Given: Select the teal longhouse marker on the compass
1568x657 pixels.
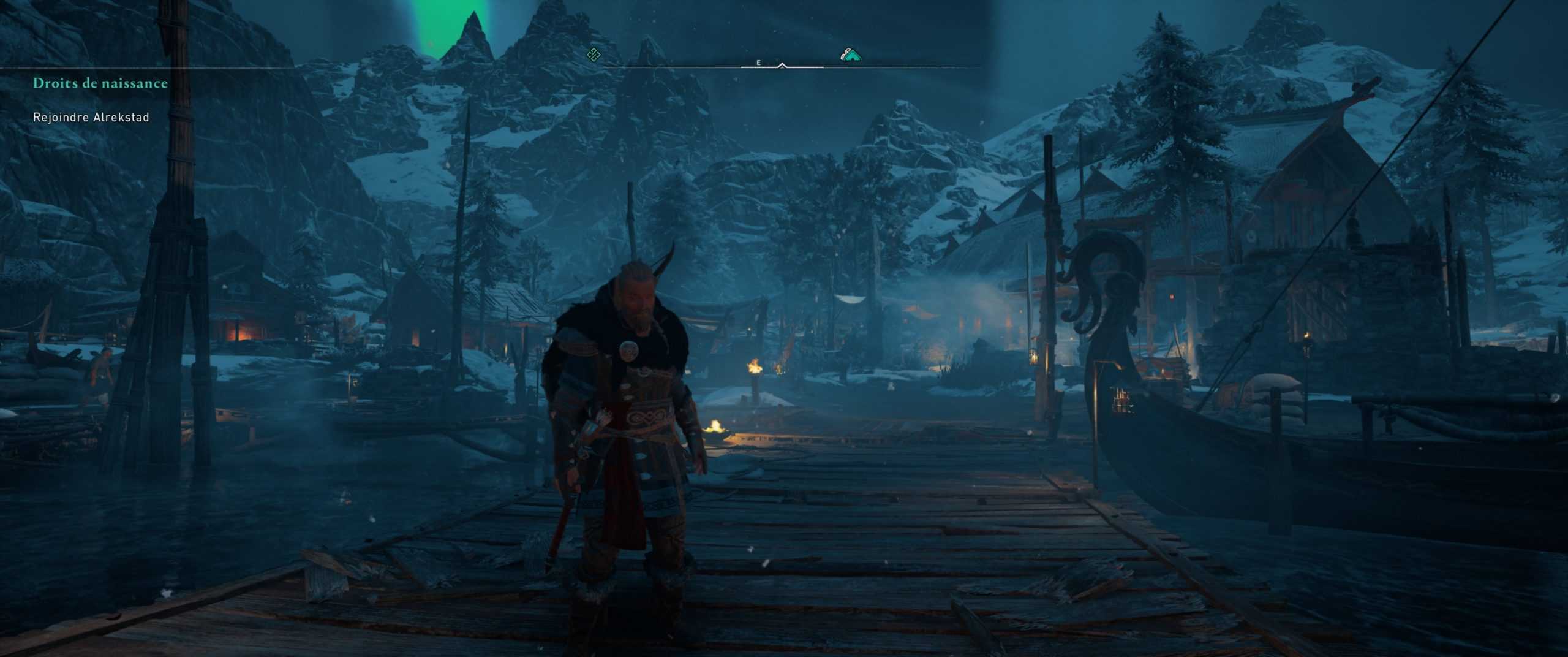Looking at the screenshot, I should [x=851, y=56].
